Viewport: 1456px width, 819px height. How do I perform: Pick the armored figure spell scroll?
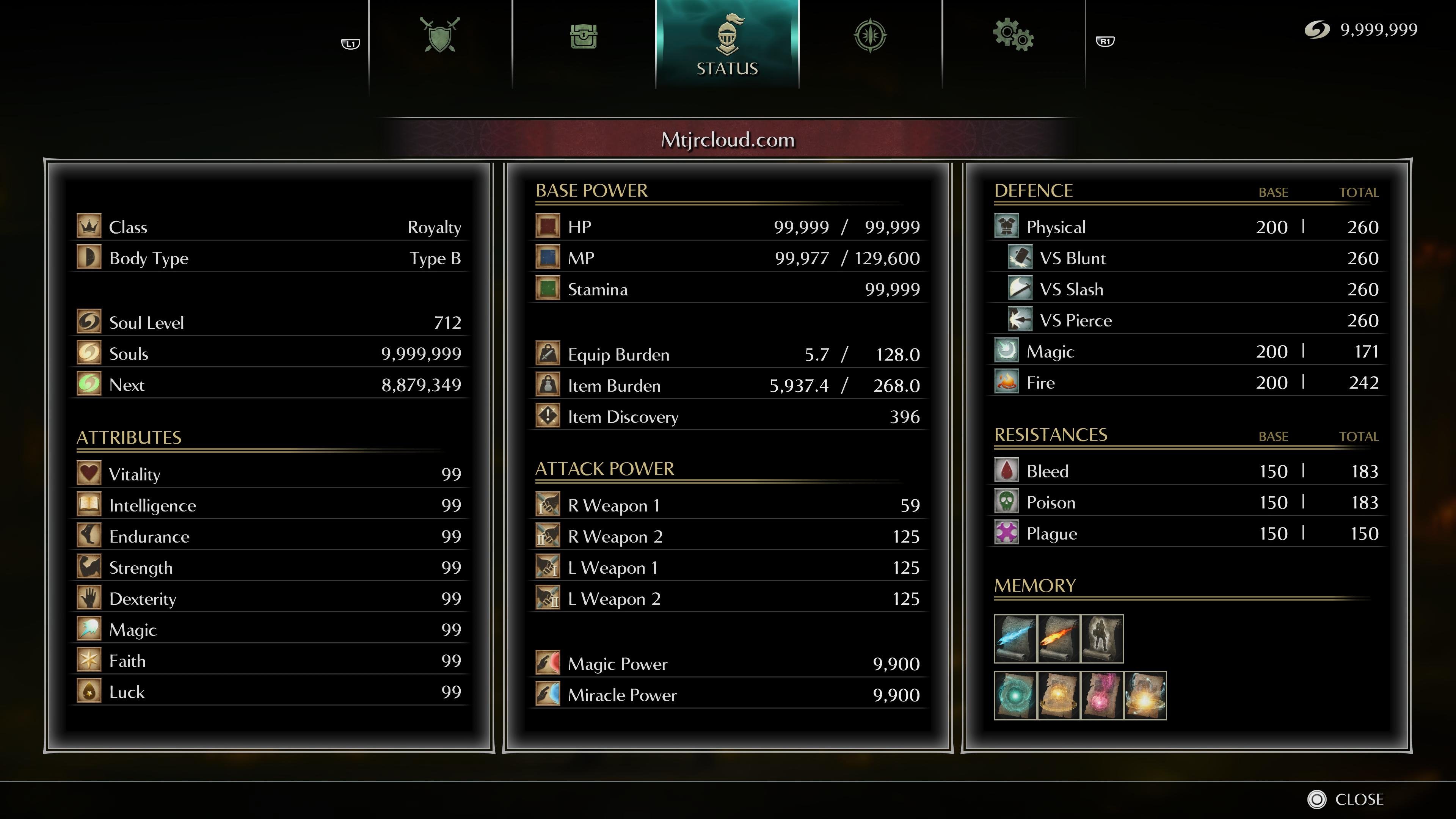[1101, 639]
